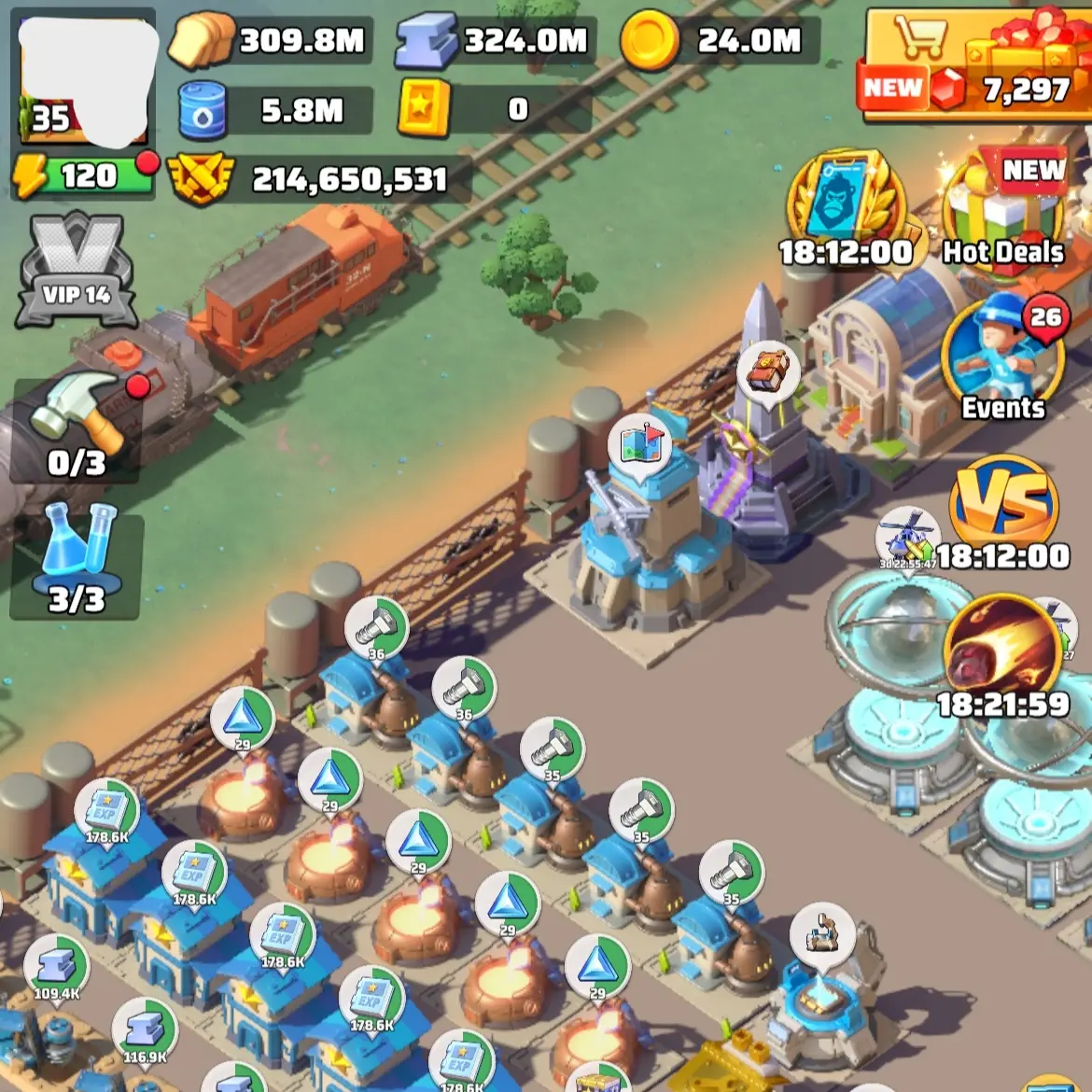Open the Hot Deals gift box
The height and width of the screenshot is (1092, 1092).
coord(1003,210)
